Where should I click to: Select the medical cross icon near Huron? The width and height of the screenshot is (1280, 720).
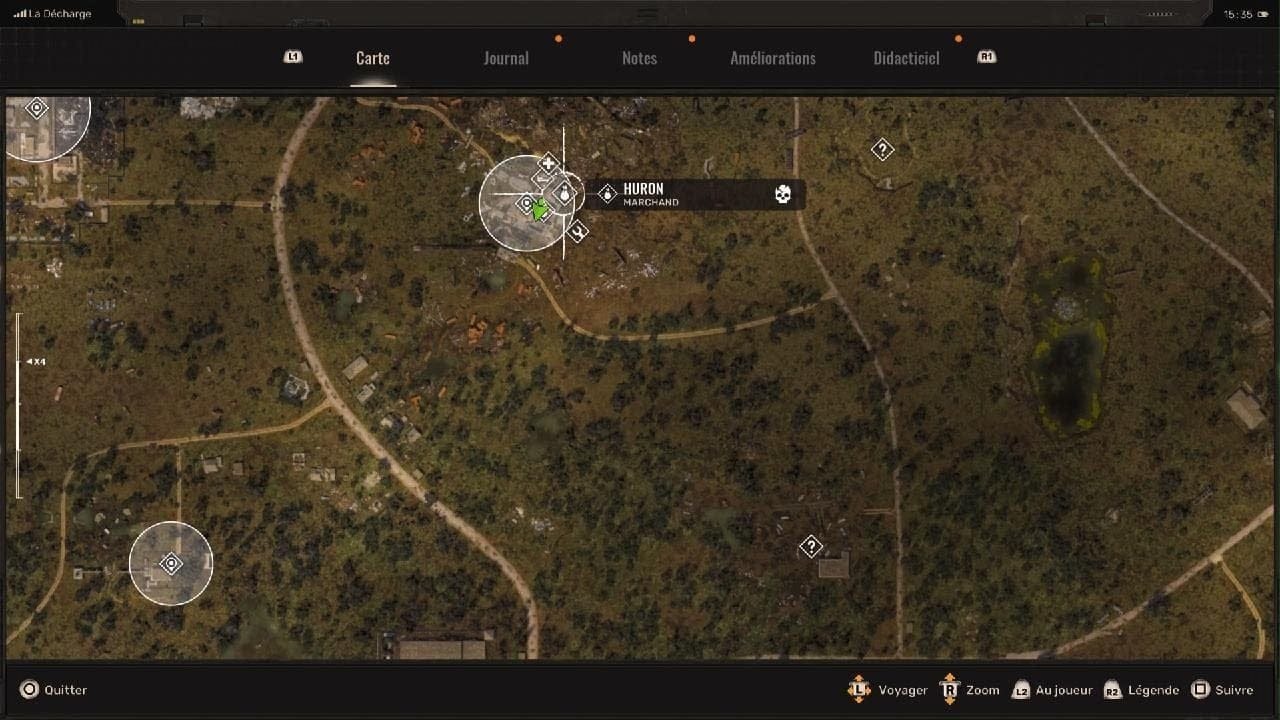click(548, 162)
